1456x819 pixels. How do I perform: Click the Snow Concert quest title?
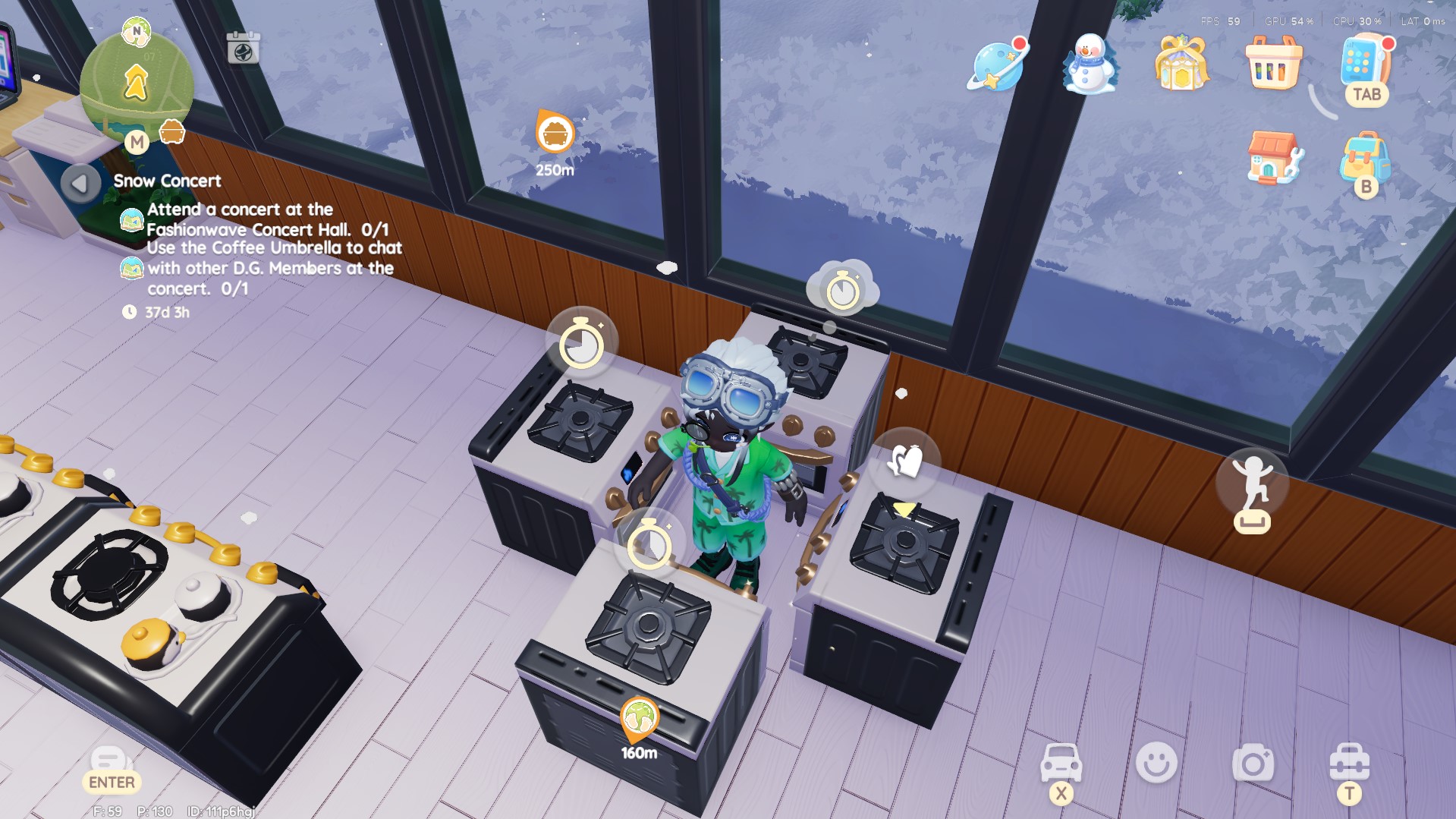166,181
